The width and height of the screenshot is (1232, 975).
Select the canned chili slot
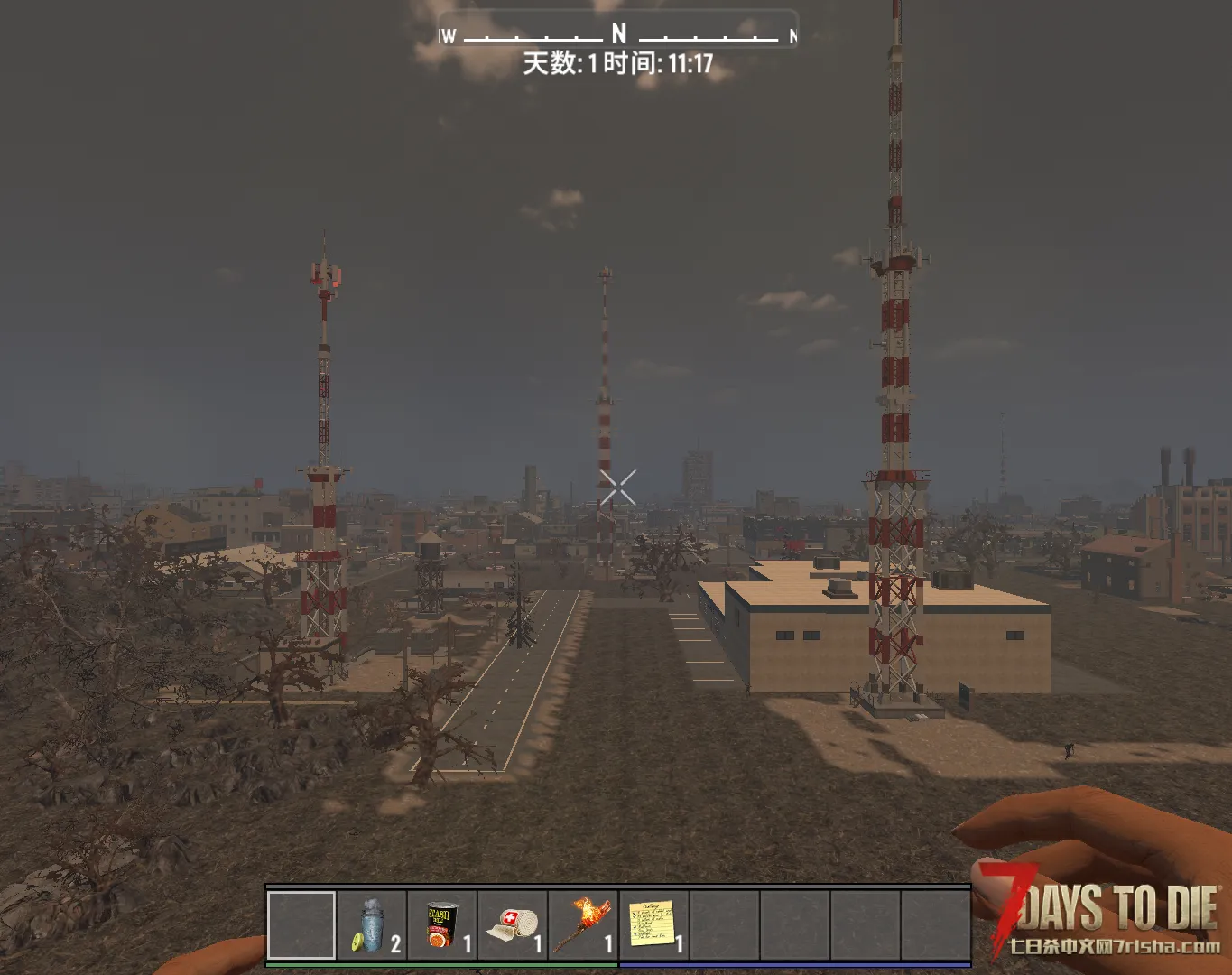click(442, 925)
